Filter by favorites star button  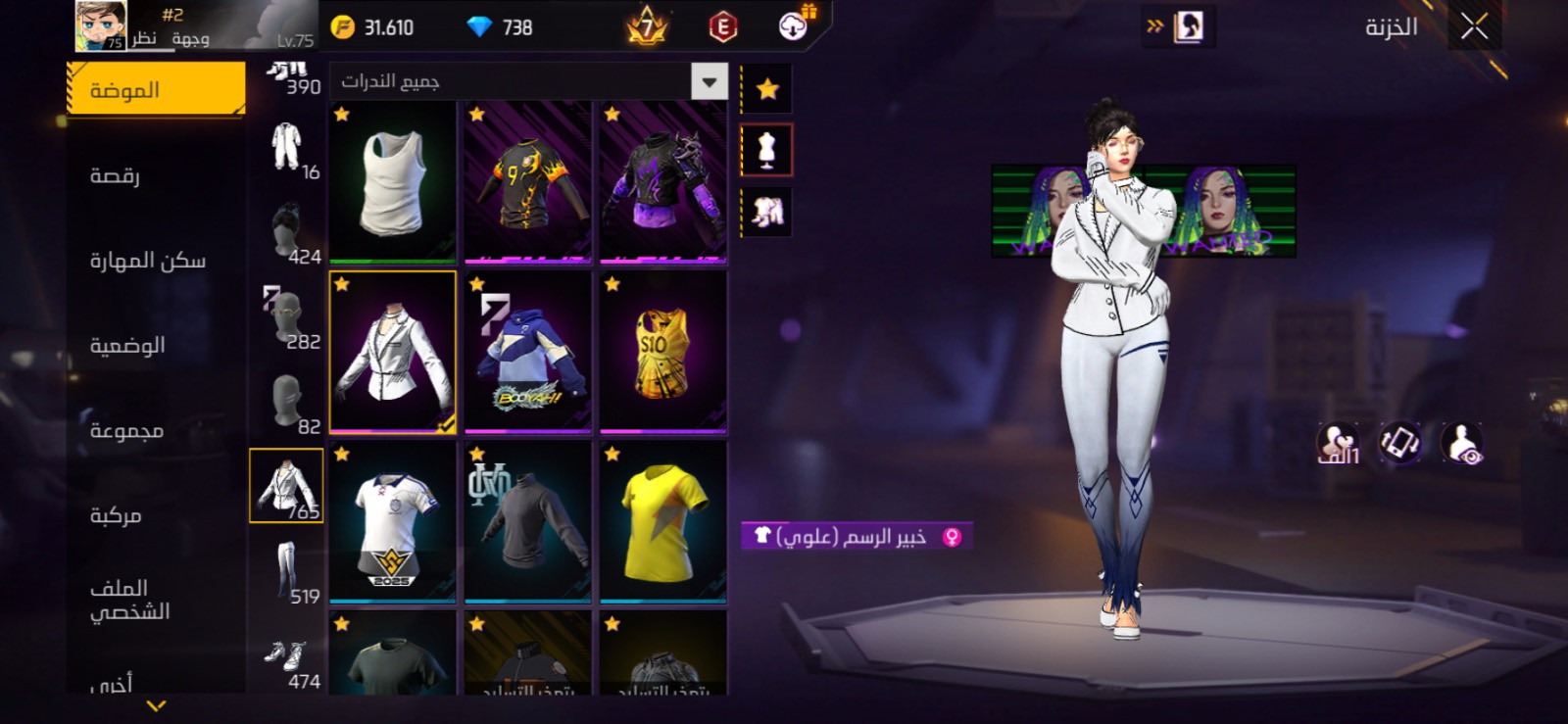pyautogui.click(x=766, y=90)
